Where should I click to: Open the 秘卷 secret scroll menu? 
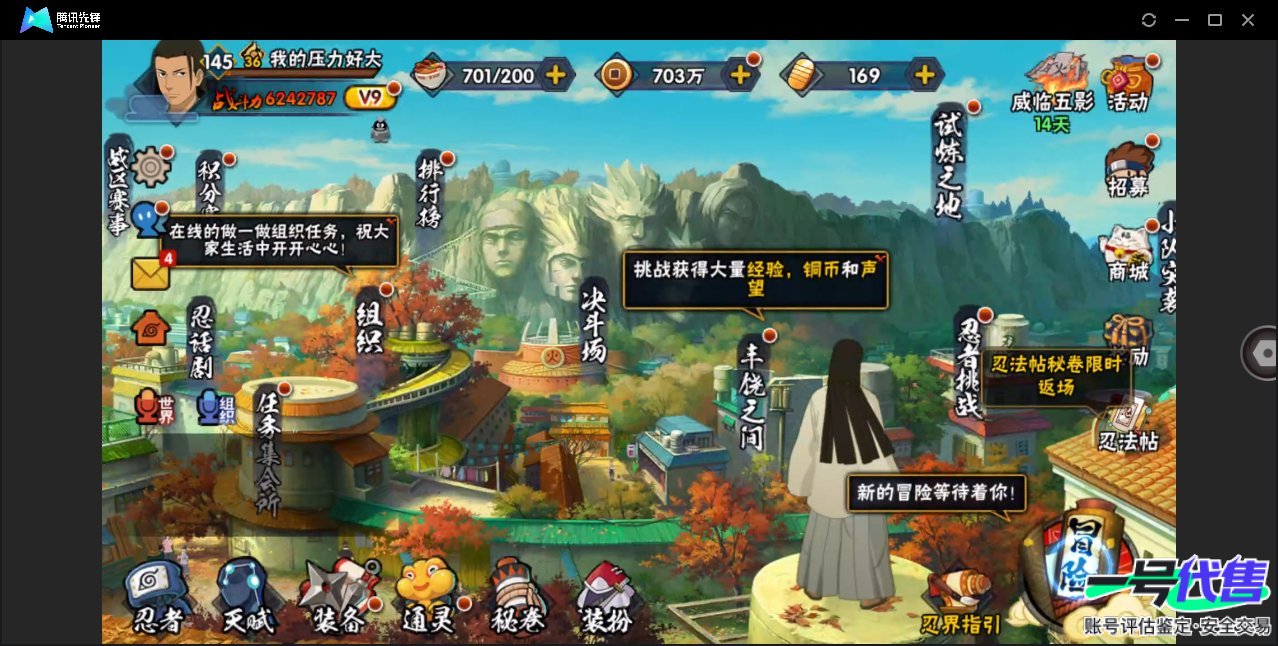[x=517, y=598]
